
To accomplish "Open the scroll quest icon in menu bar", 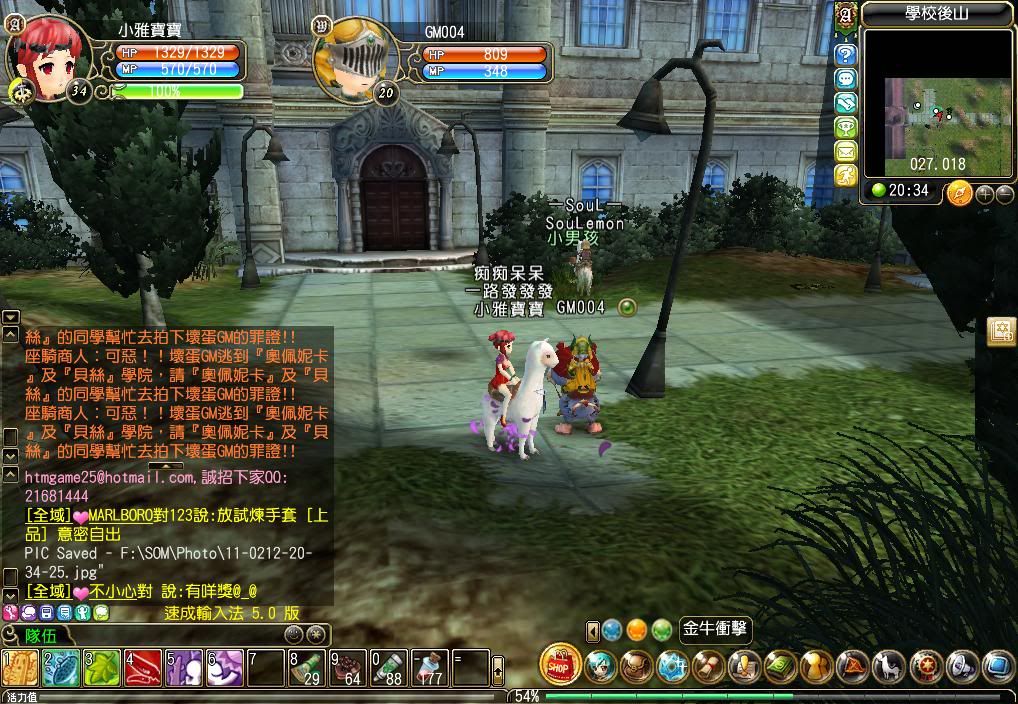I will click(709, 665).
